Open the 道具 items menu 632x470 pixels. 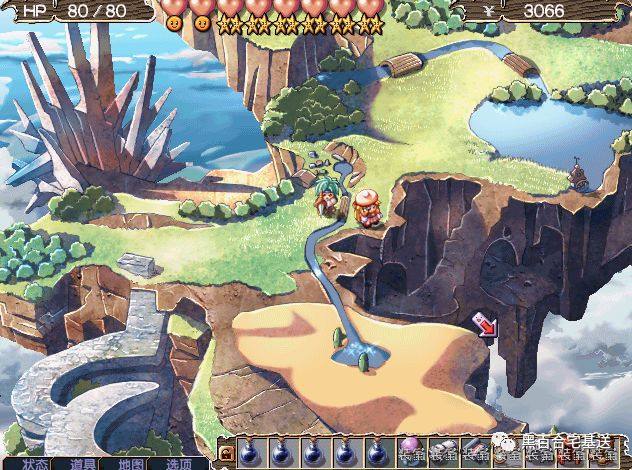[84, 464]
